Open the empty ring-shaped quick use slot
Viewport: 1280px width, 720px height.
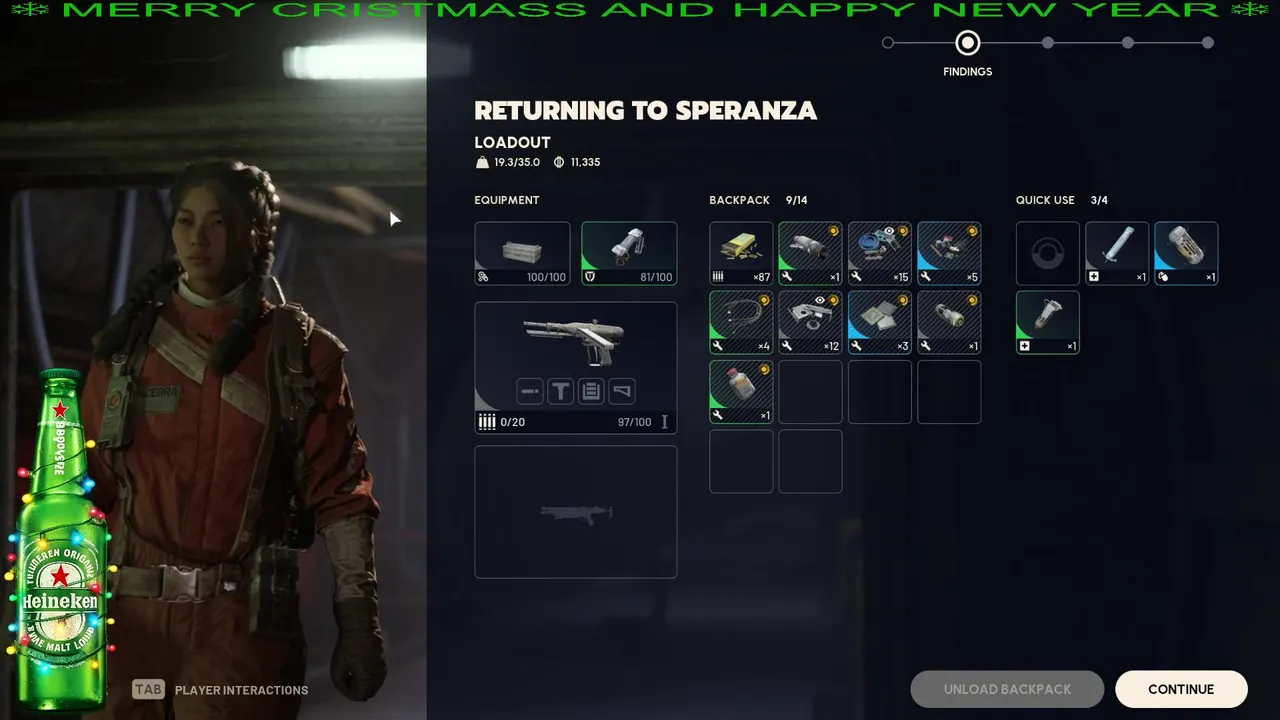tap(1048, 253)
